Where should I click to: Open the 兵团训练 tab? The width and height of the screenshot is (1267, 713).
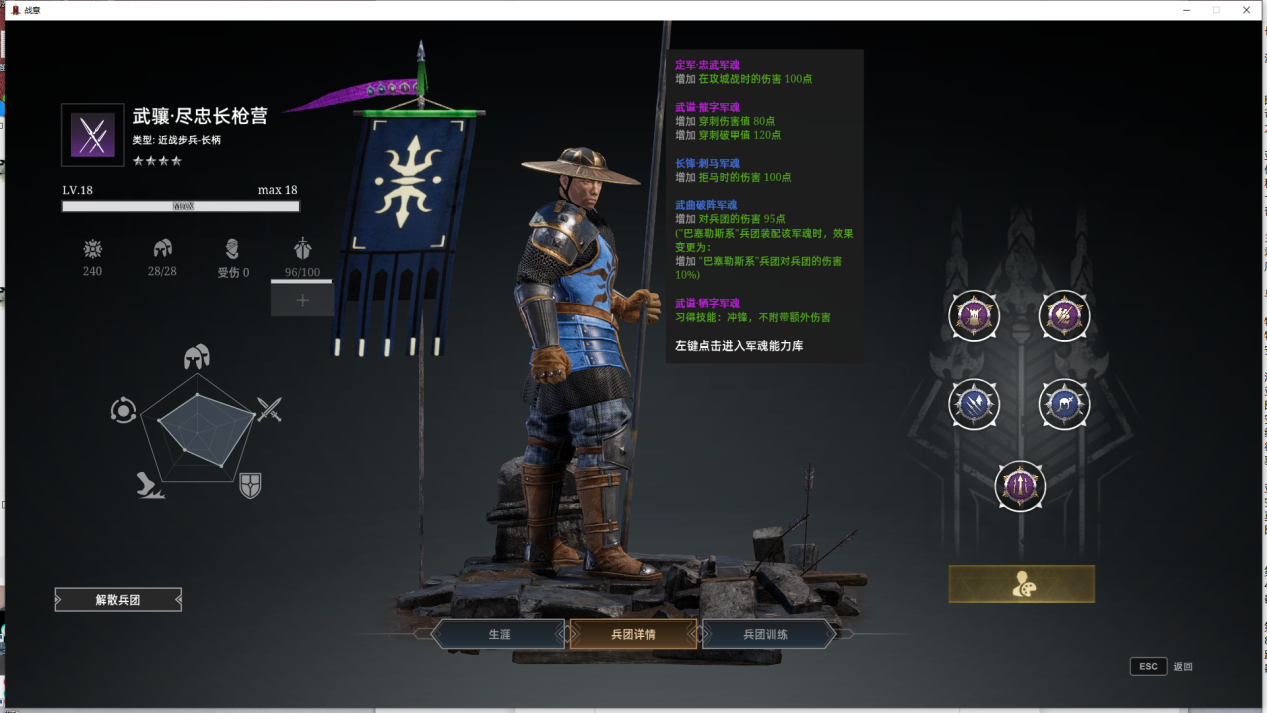766,634
